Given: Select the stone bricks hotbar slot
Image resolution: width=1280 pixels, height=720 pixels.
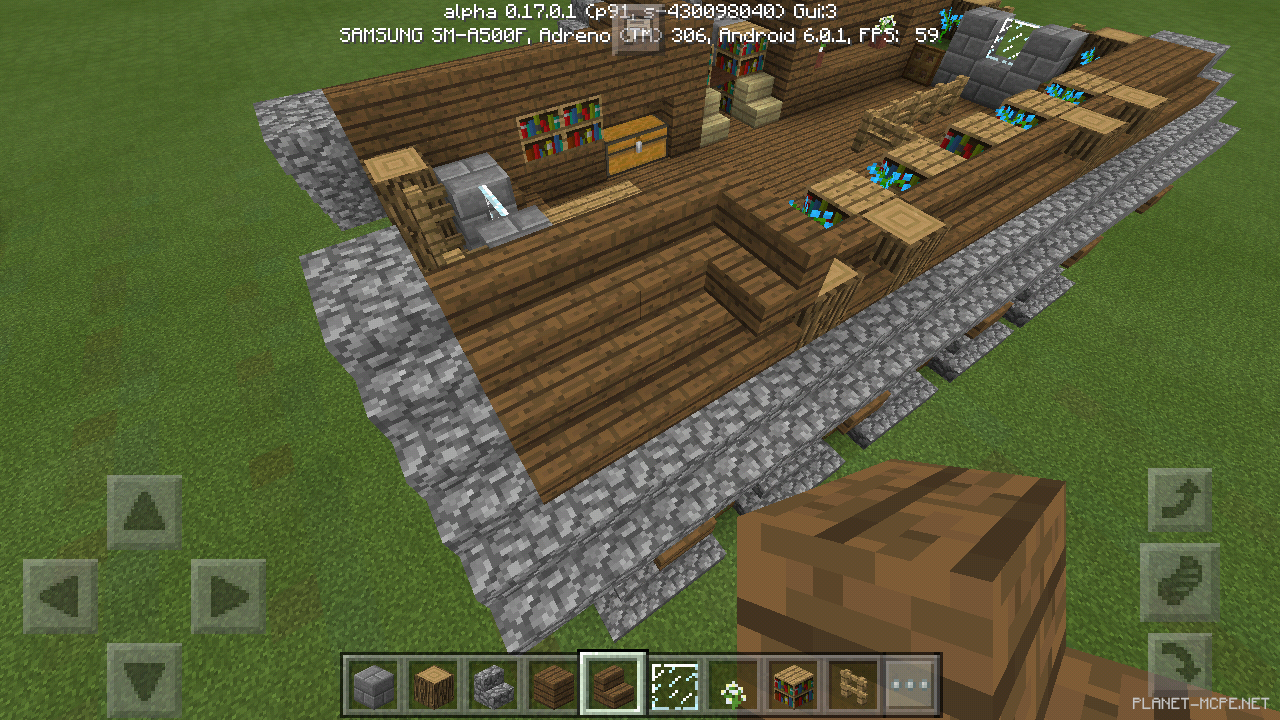Looking at the screenshot, I should click(372, 684).
